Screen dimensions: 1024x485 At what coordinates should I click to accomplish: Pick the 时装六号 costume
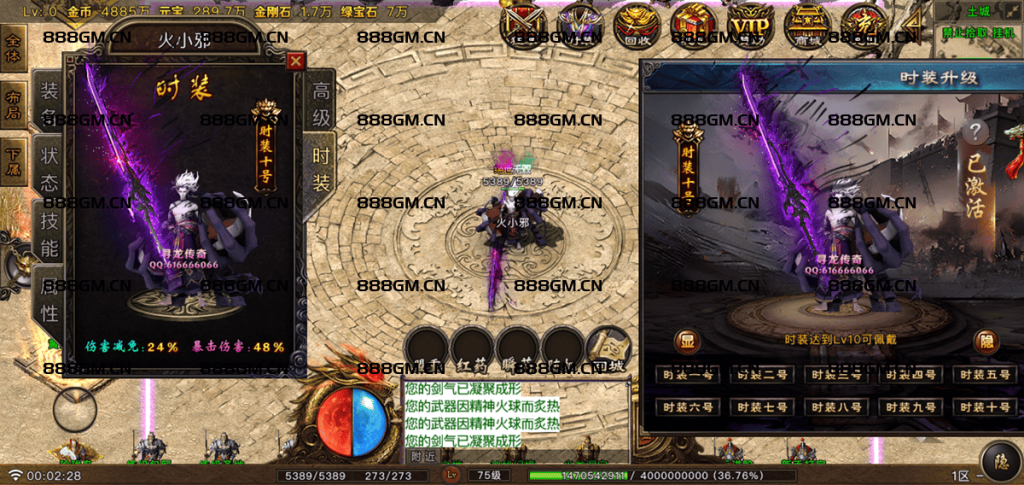[686, 408]
